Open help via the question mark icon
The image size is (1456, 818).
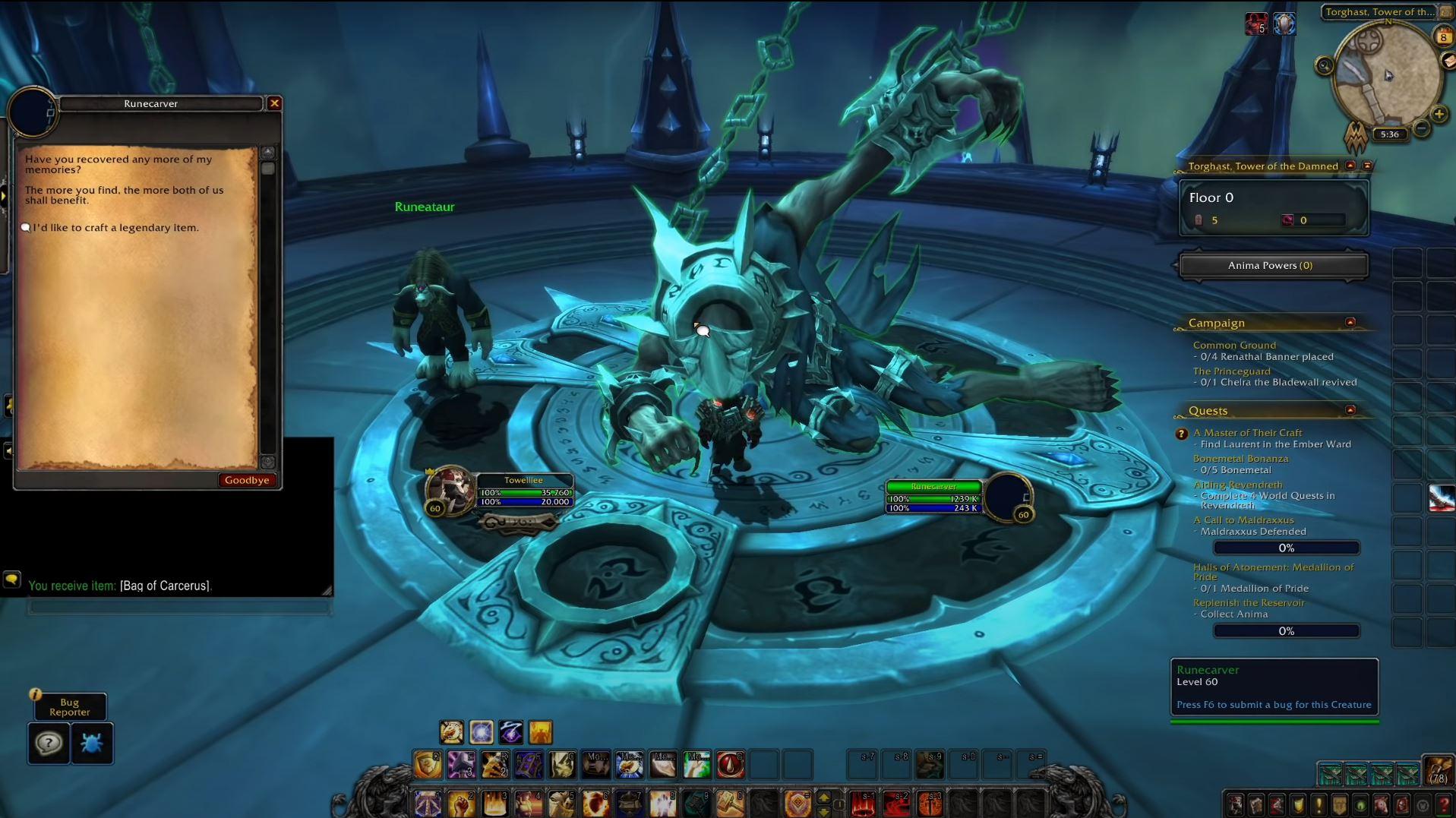tap(48, 744)
